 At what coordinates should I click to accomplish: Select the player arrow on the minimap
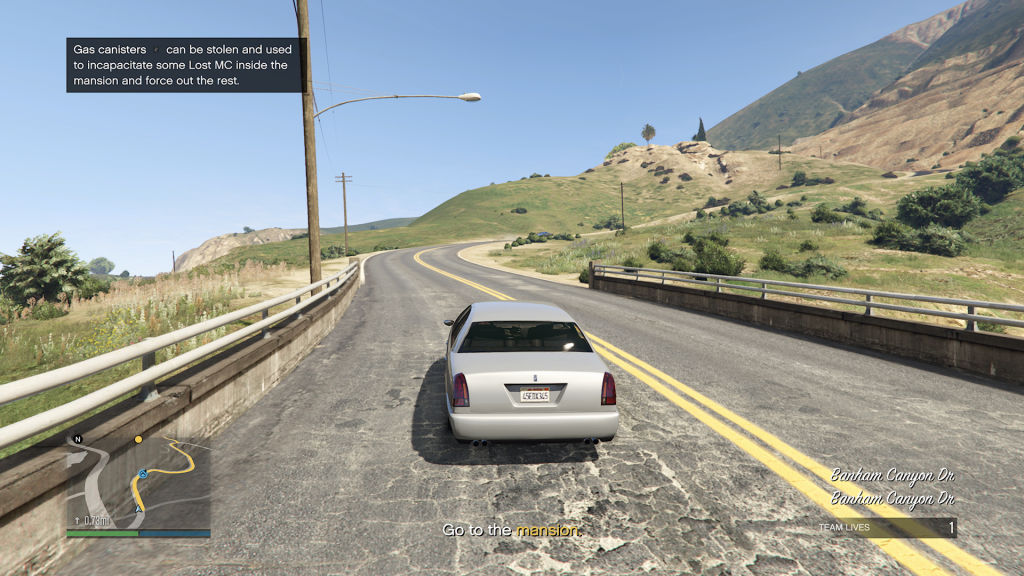tap(139, 509)
